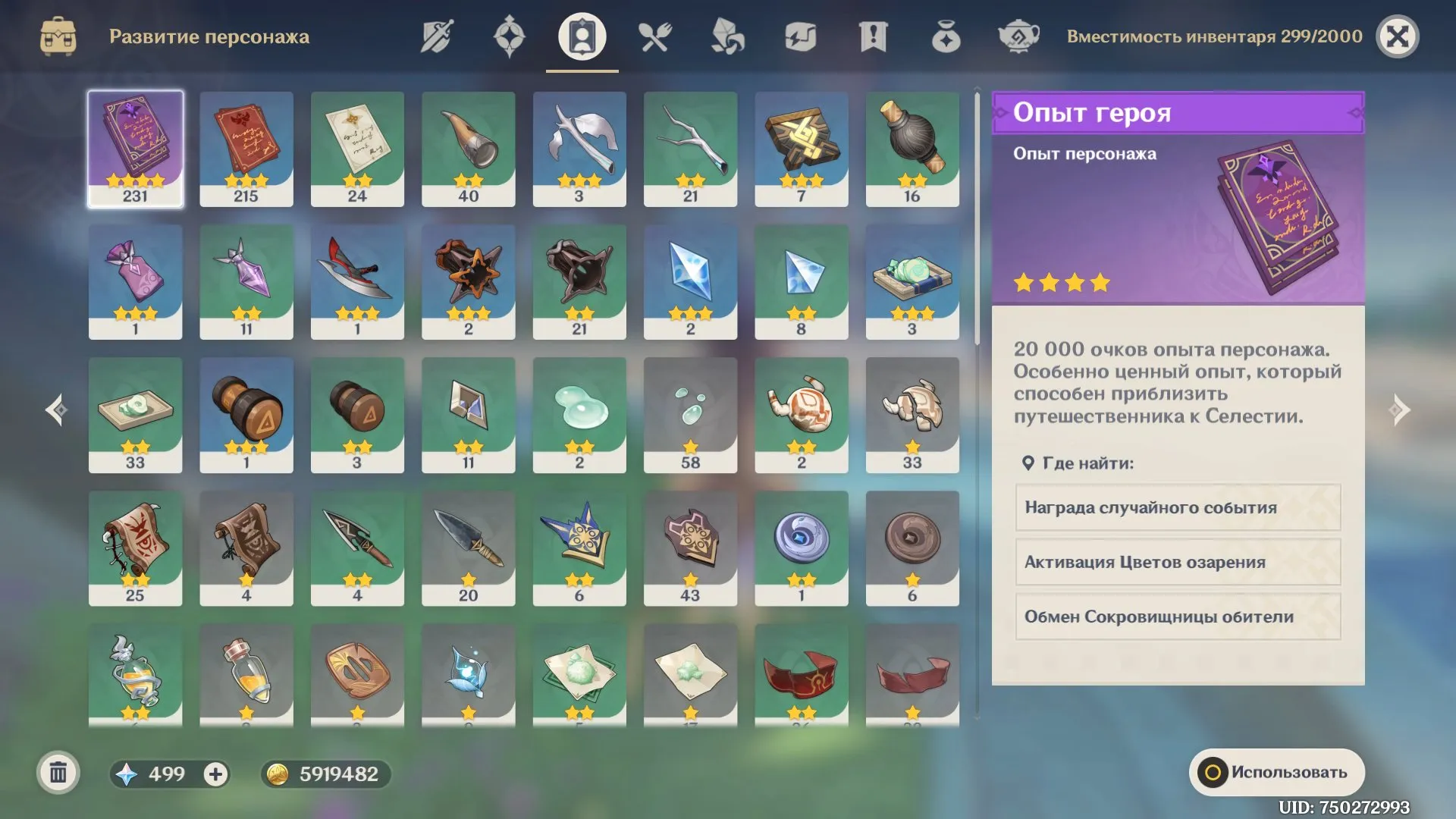Open the Награда случайного события source
The height and width of the screenshot is (819, 1456).
(x=1178, y=507)
